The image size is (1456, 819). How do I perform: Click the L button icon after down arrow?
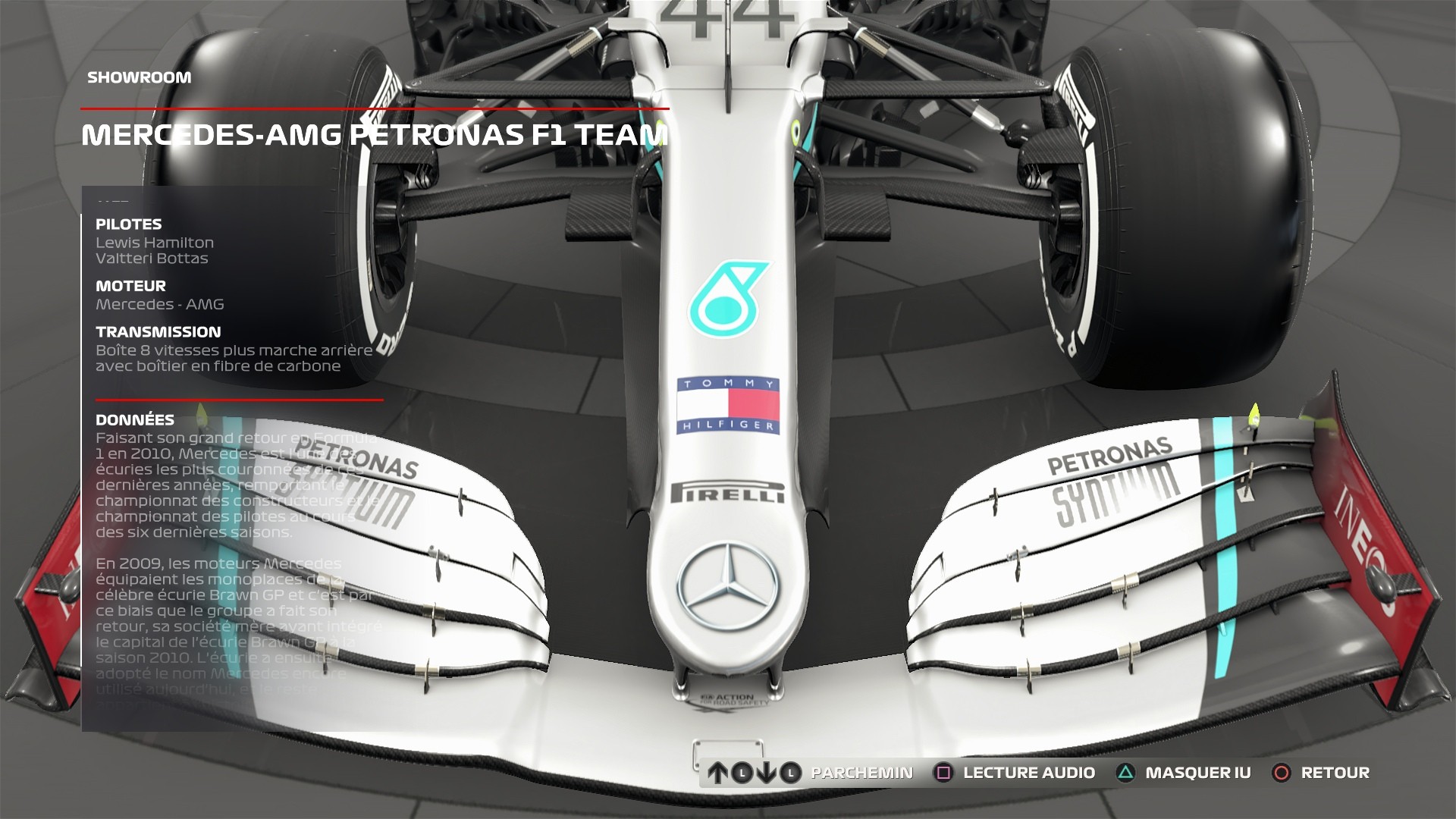tap(790, 773)
